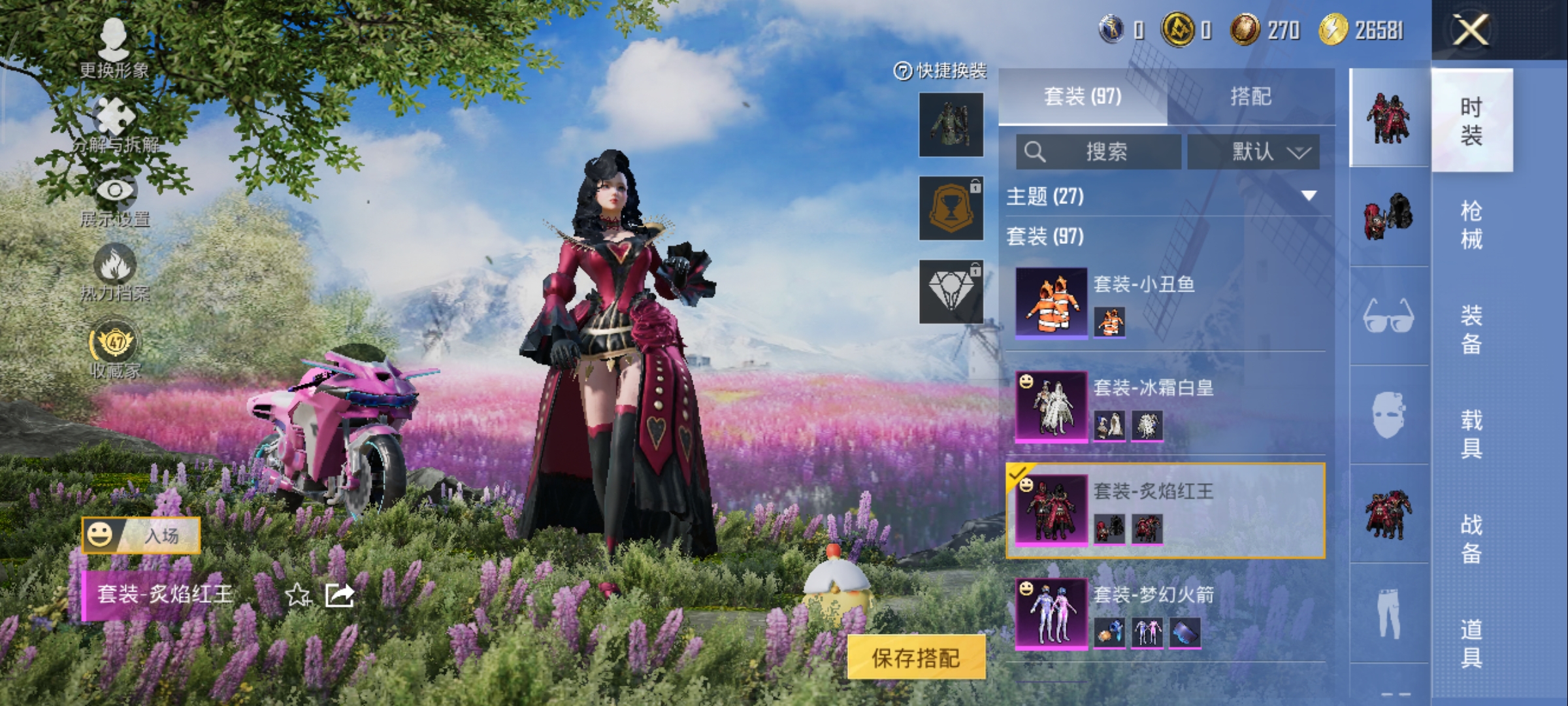Open the 道具 items category
This screenshot has height=706, width=1568.
[1471, 643]
